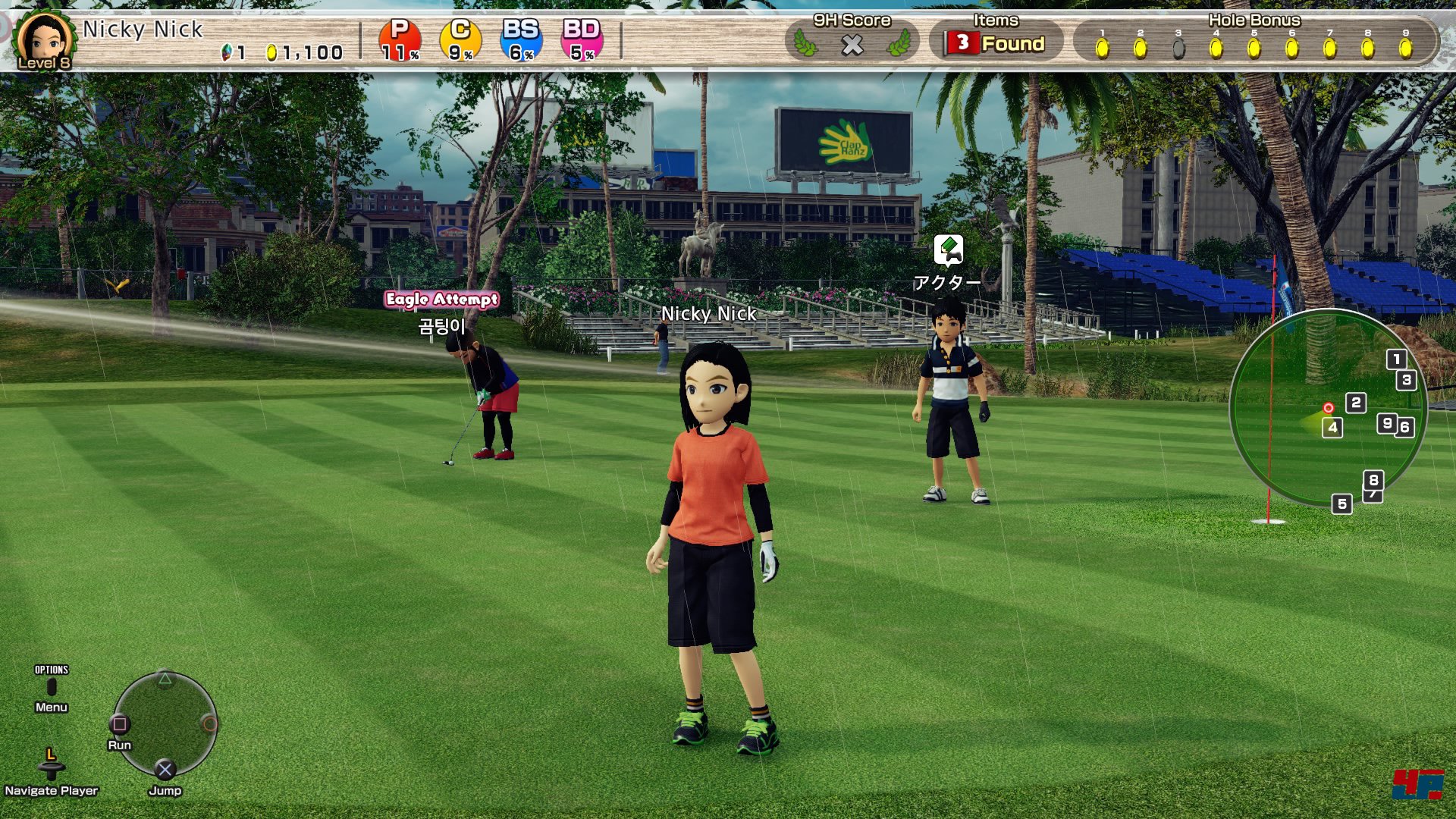Select hole marker 2 on the minimap
Viewport: 1456px width, 819px height.
coord(1356,403)
